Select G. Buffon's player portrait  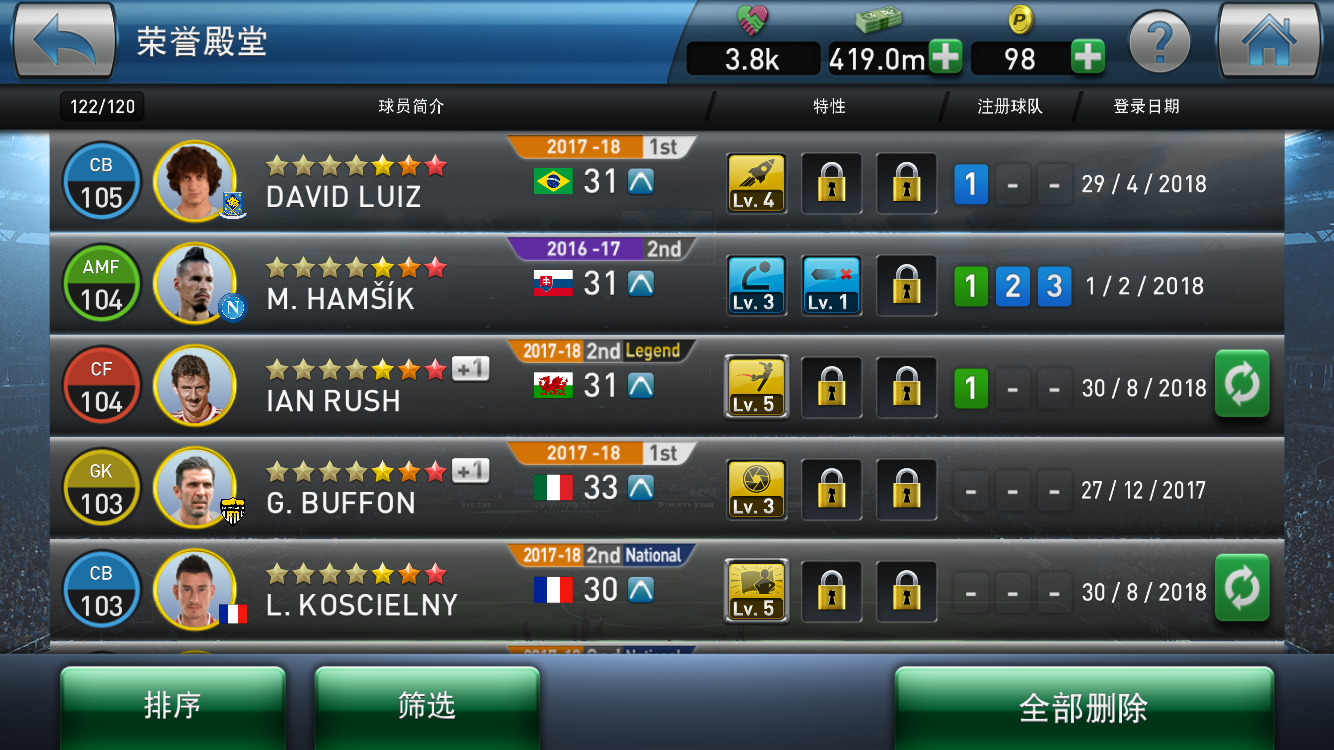pos(195,489)
